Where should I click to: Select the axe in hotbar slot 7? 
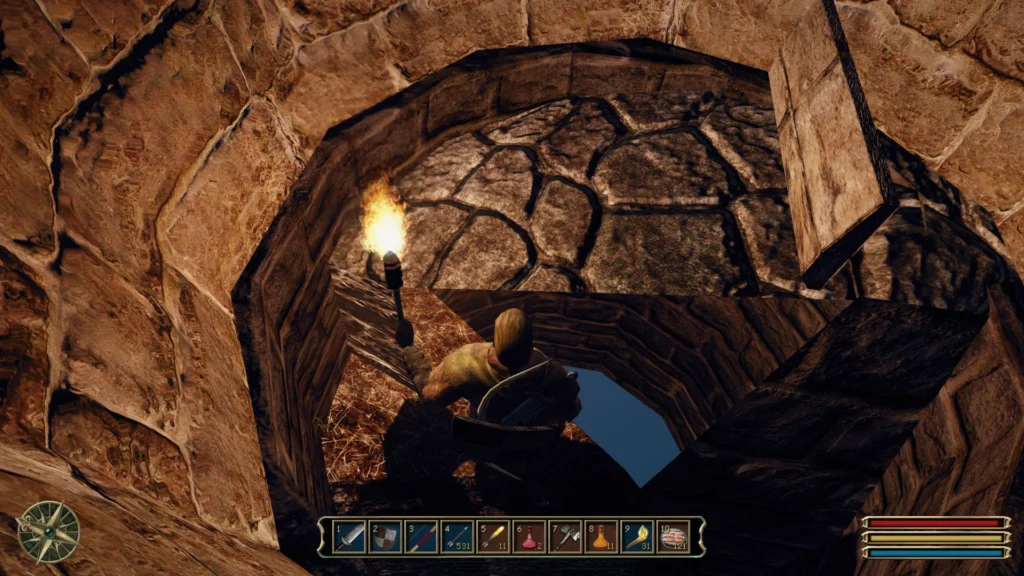[565, 536]
